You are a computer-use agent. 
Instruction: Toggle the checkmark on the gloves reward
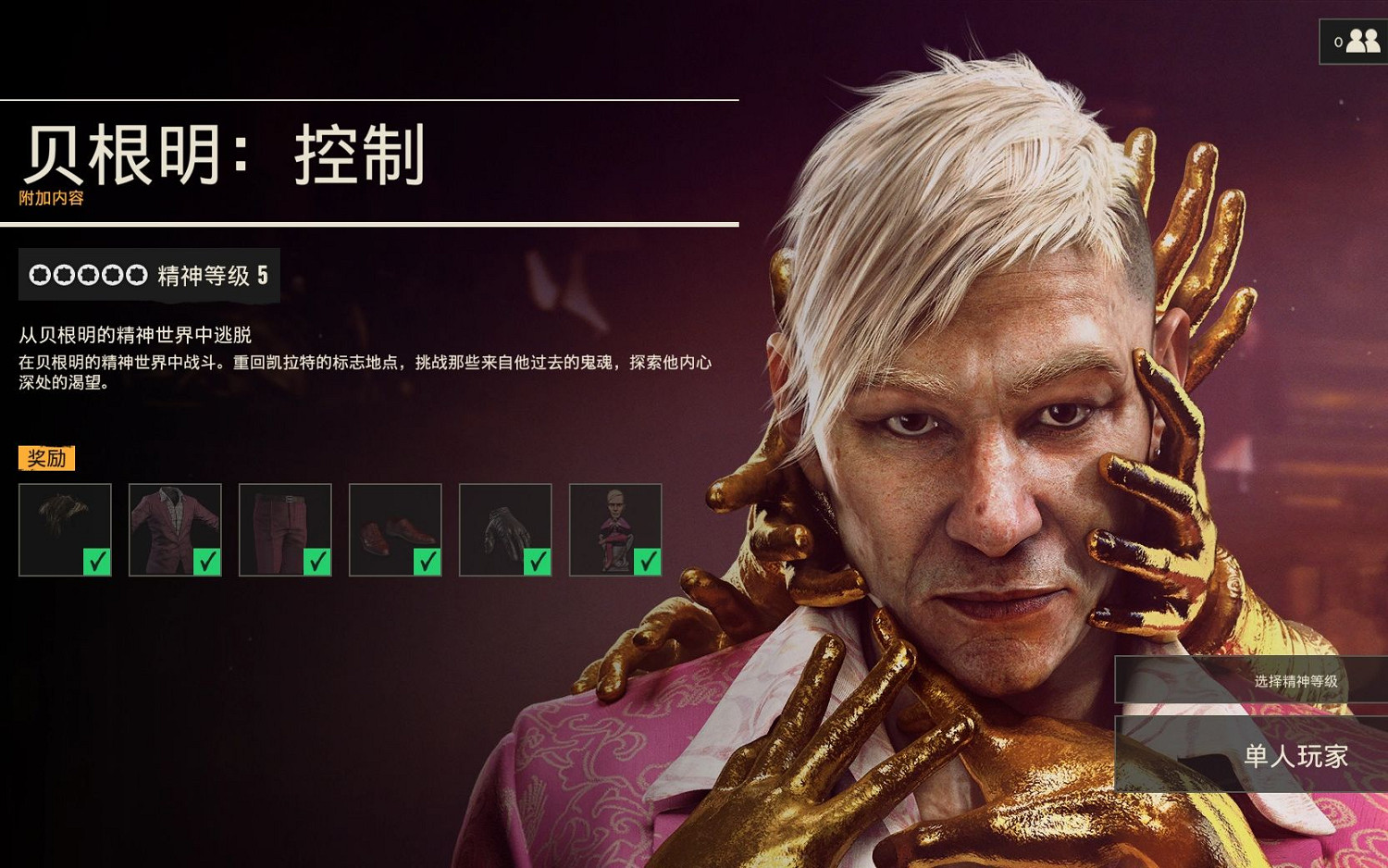(540, 561)
